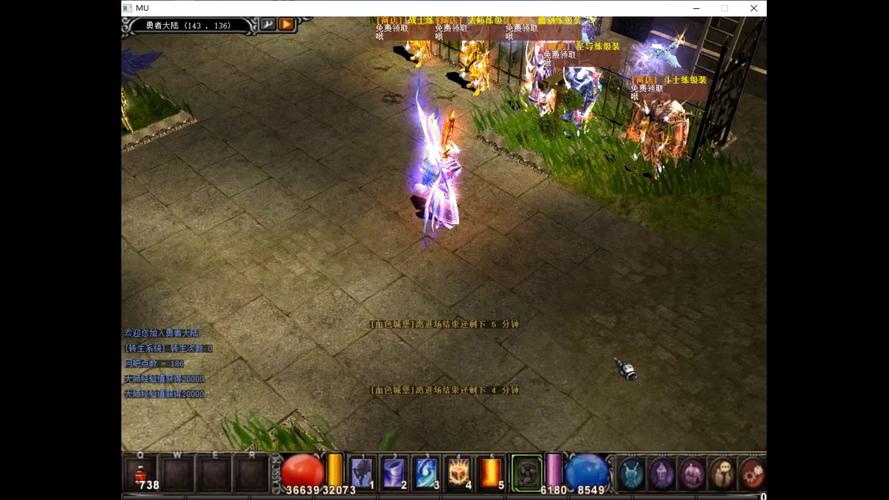Viewport: 889px width, 500px height.
Task: Minimize the MU window
Action: coord(697,8)
